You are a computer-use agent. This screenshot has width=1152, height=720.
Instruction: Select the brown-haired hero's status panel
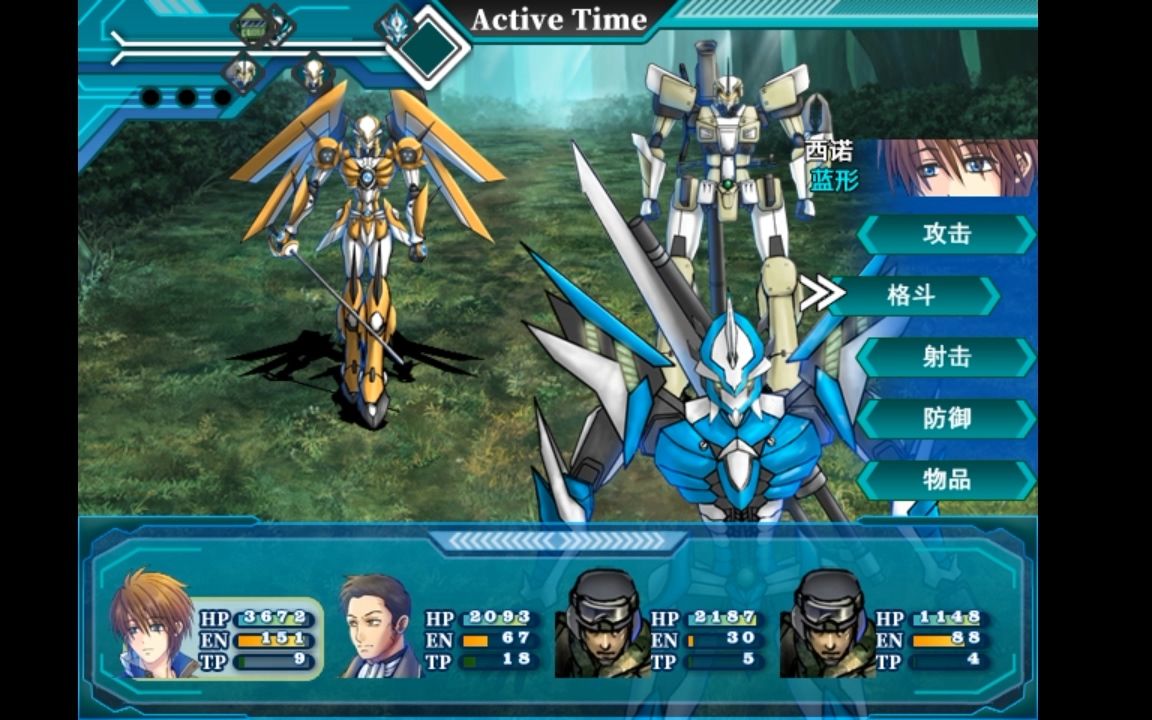[x=215, y=627]
